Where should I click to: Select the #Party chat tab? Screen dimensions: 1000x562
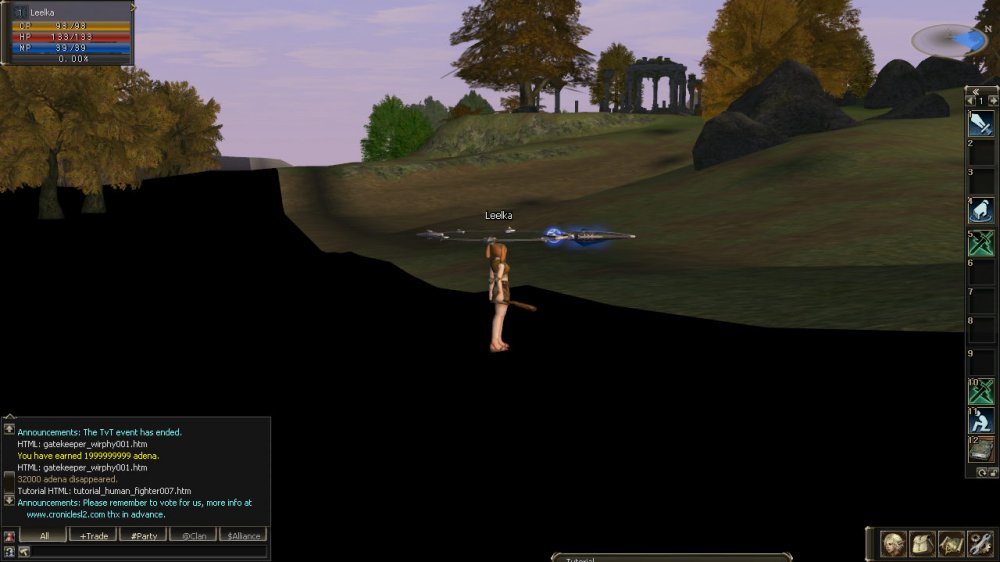pos(144,535)
